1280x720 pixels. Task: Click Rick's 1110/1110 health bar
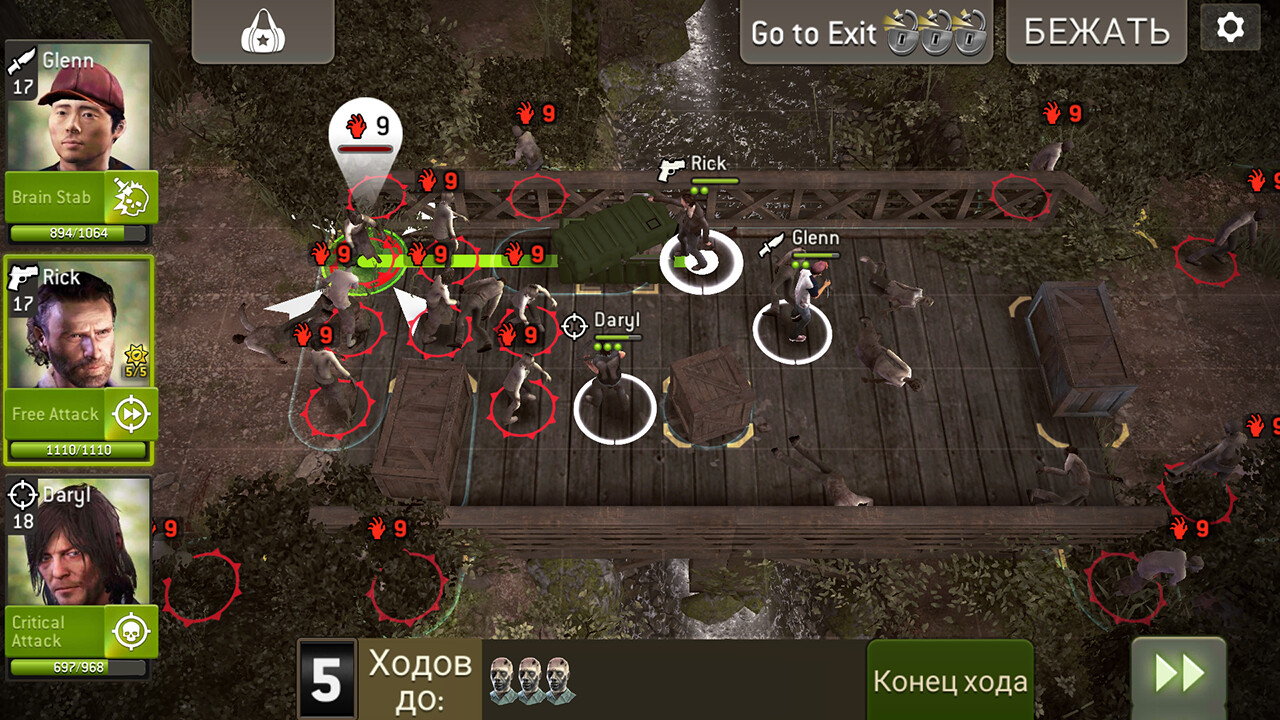(x=80, y=450)
